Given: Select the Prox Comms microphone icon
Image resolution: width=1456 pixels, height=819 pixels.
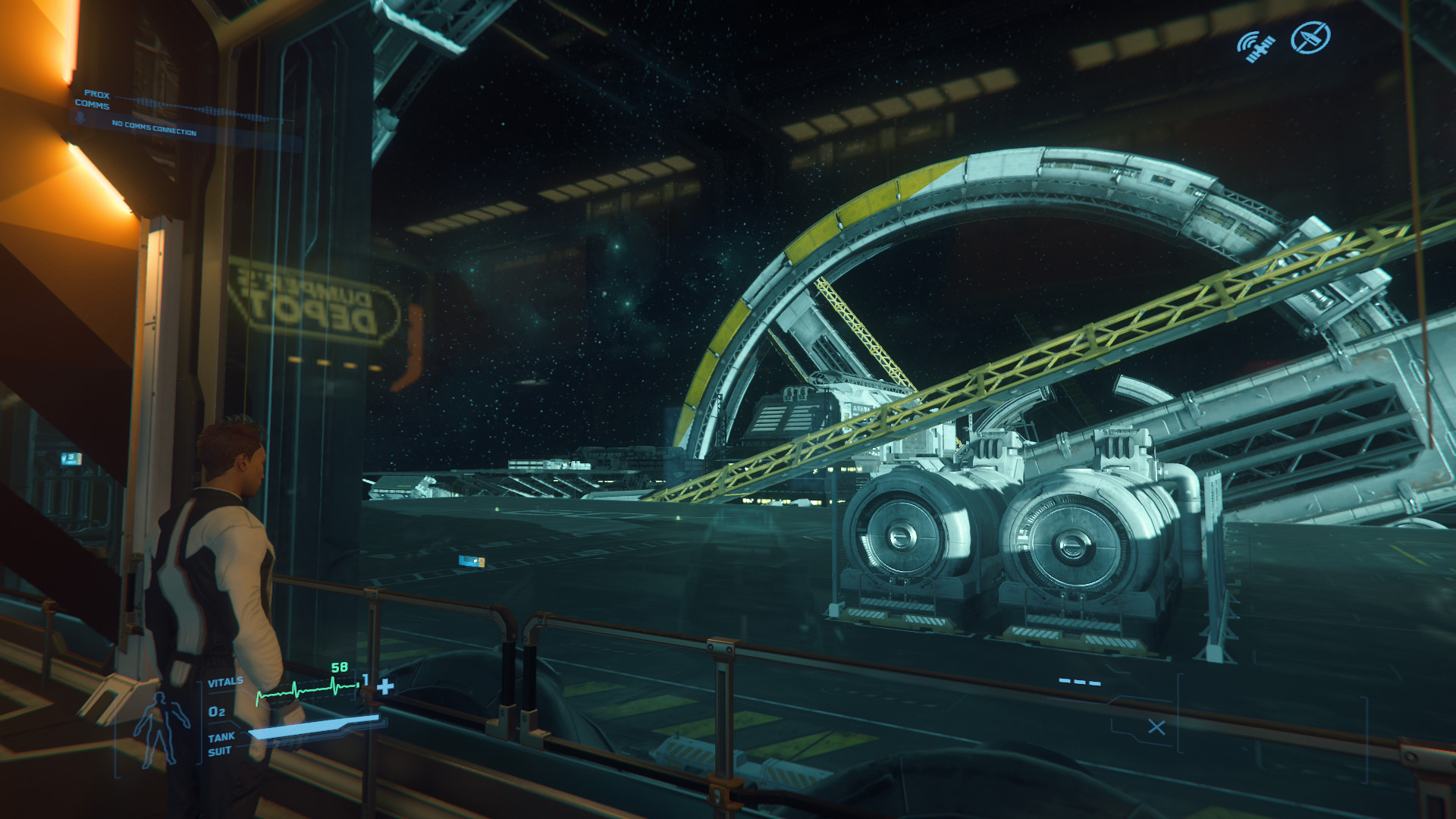Looking at the screenshot, I should point(80,118).
